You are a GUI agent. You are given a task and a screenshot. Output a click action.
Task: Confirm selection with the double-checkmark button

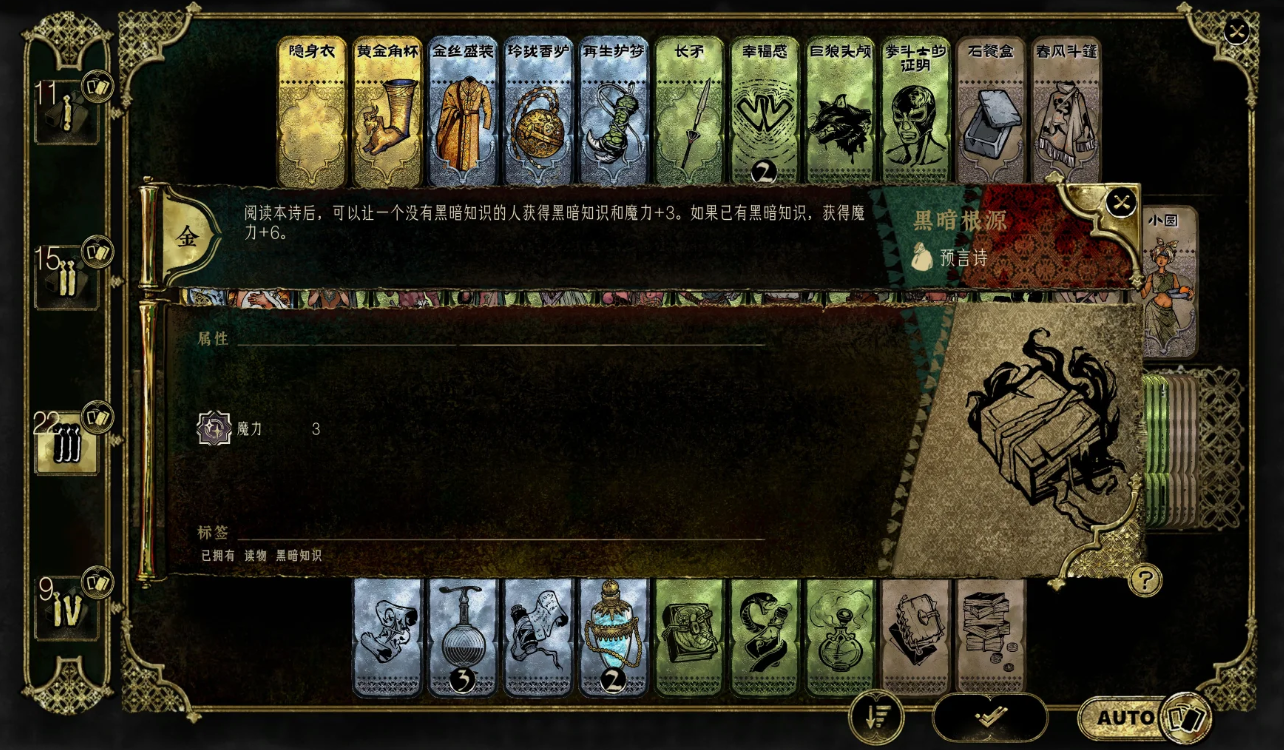click(x=990, y=717)
